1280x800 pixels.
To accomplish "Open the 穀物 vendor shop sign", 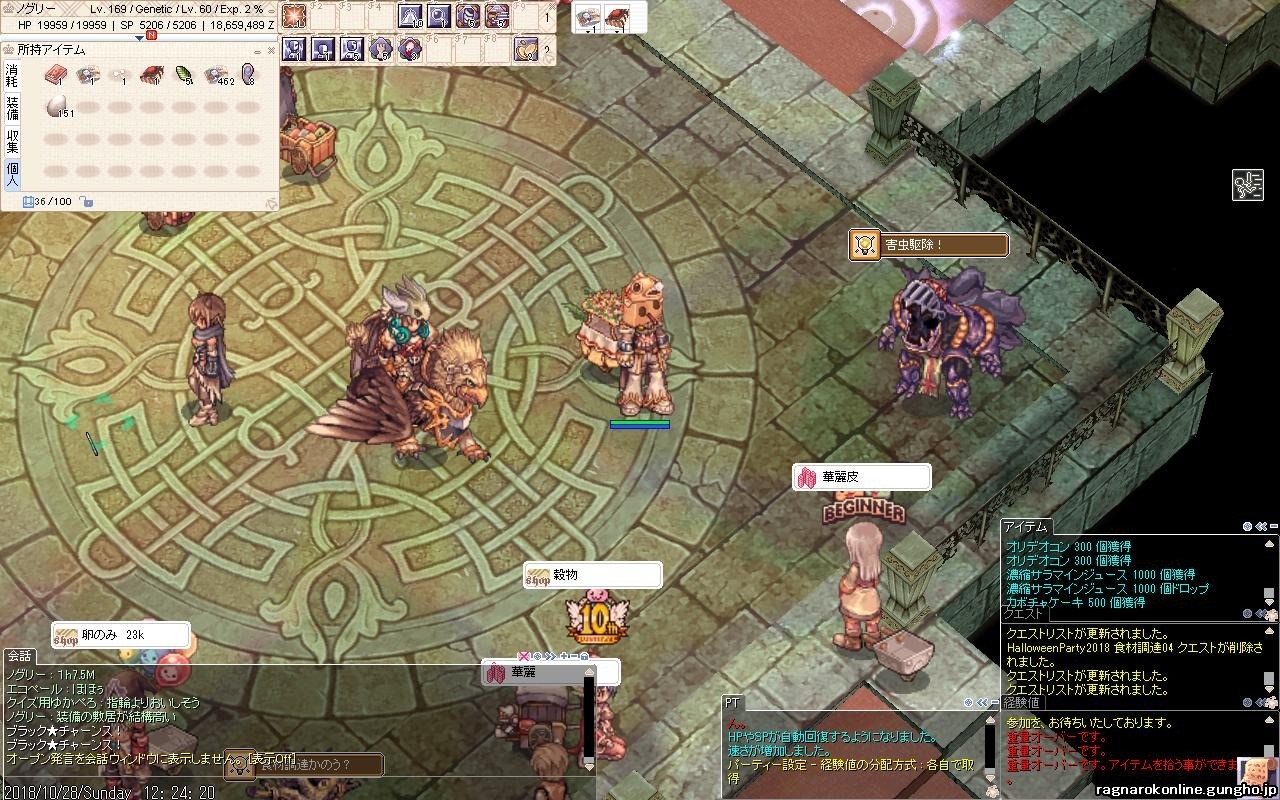I will click(592, 575).
